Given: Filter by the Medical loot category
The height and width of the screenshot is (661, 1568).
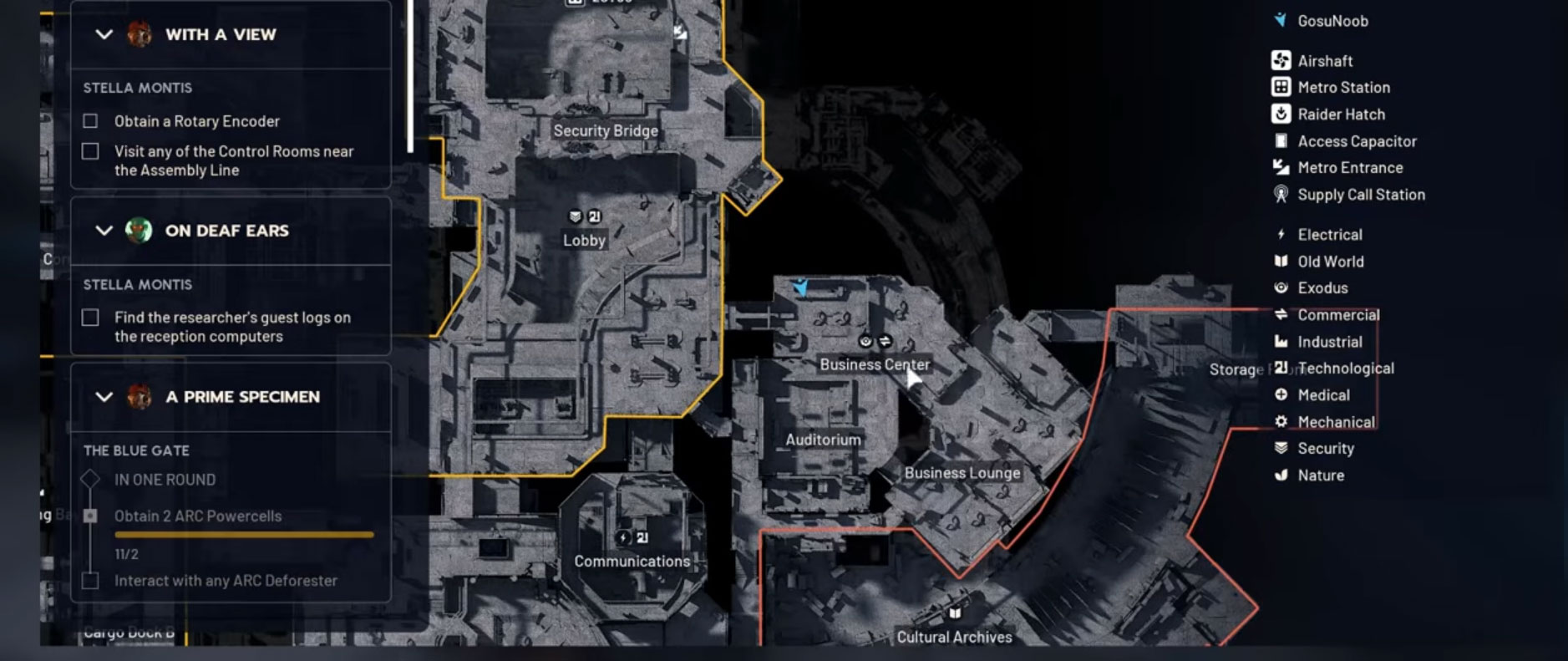Looking at the screenshot, I should 1322,395.
